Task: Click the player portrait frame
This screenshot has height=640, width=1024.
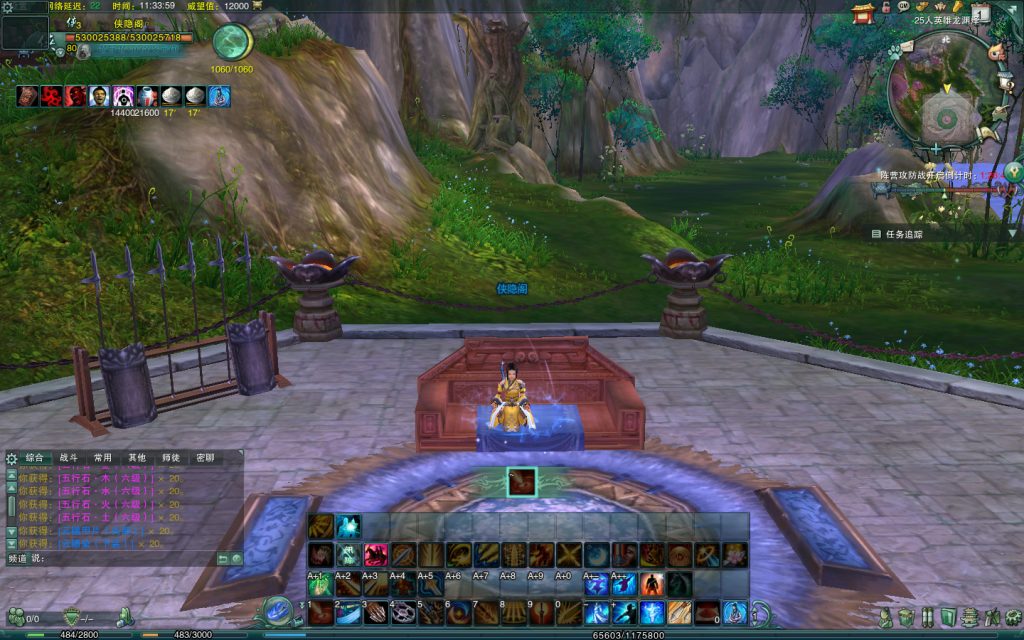Action: (x=25, y=32)
